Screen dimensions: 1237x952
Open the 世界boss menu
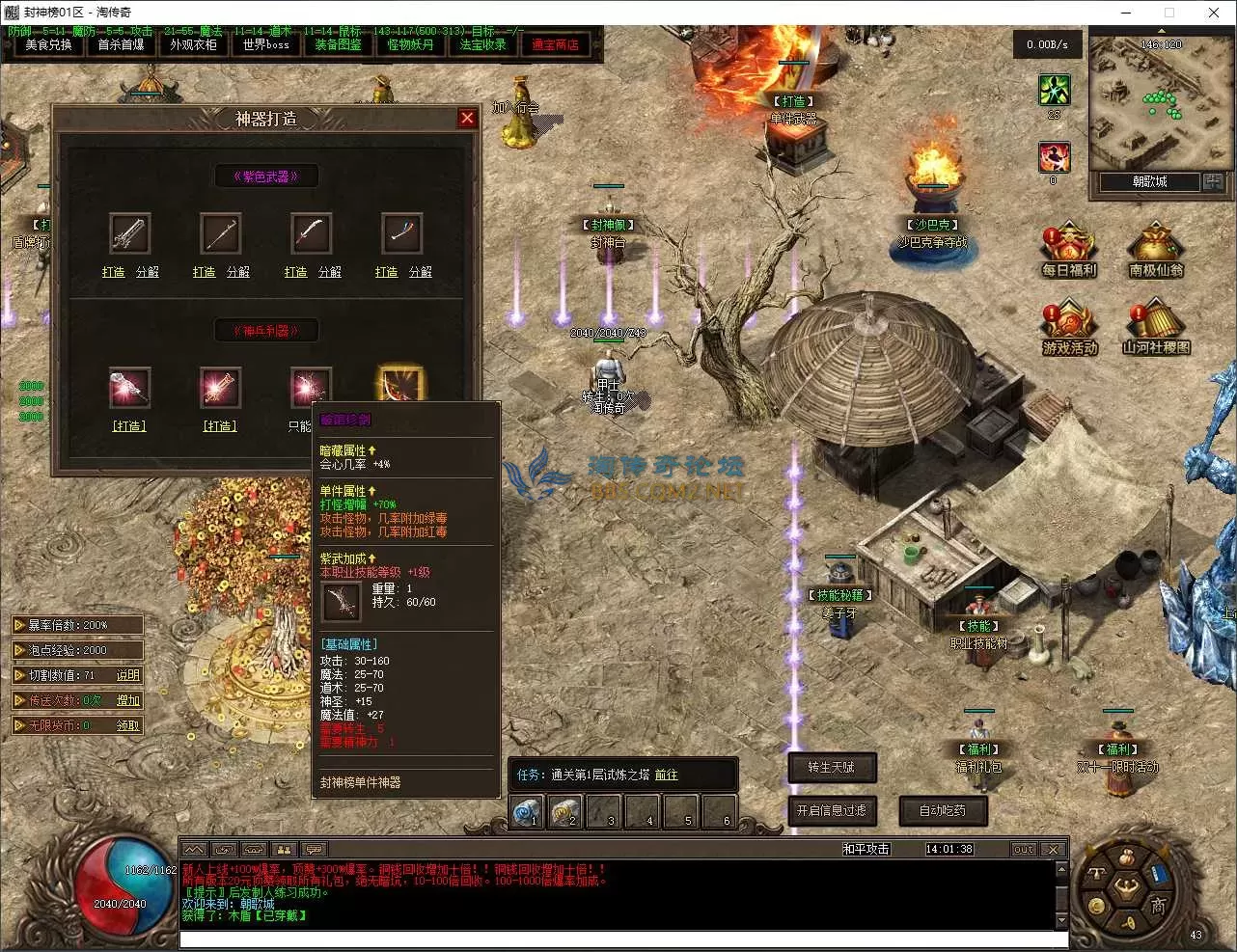[265, 45]
